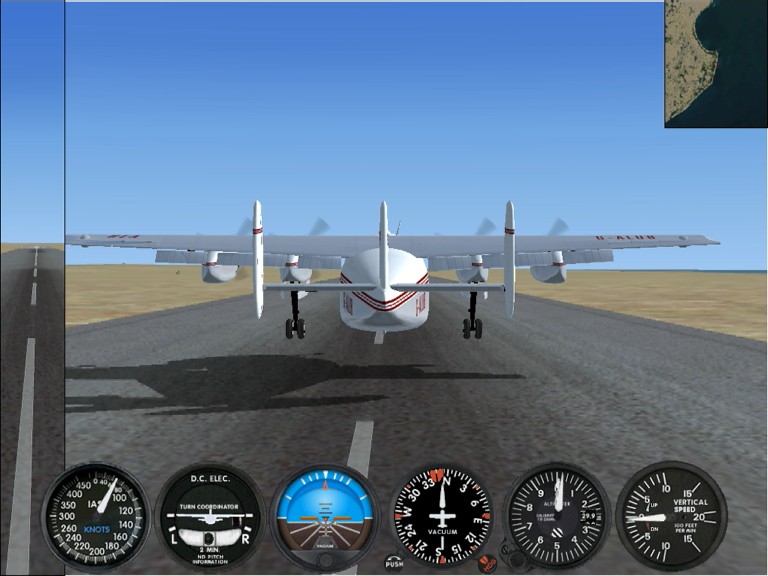Click the vertical speed indicator gauge
768x576 pixels.
pyautogui.click(x=671, y=516)
